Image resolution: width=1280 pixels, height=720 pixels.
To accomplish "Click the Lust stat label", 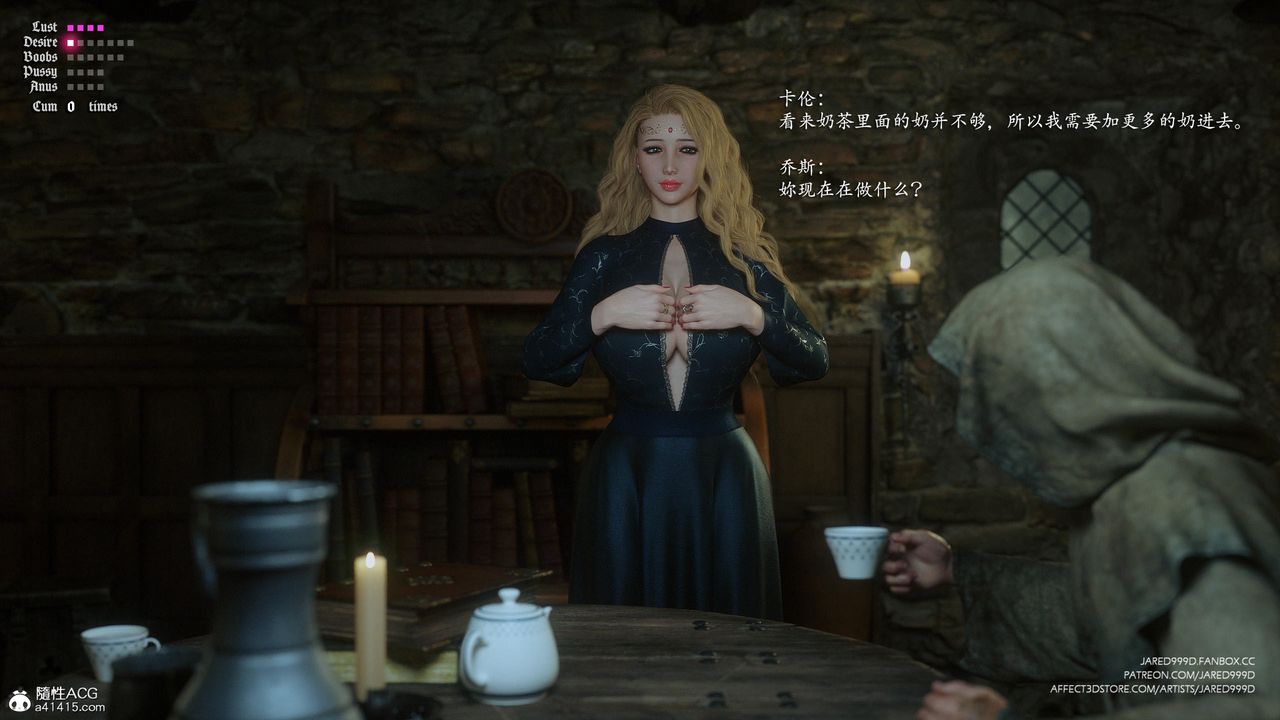I will click(44, 27).
